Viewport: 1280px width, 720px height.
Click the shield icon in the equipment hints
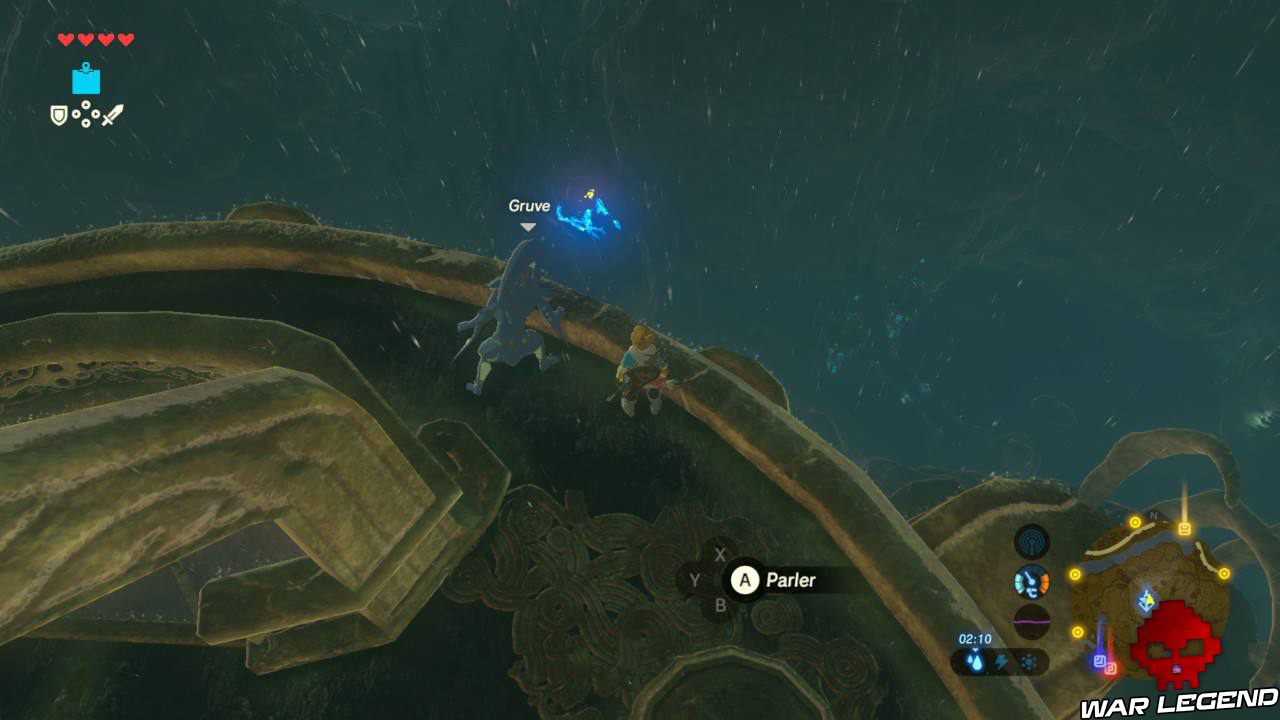tap(58, 116)
